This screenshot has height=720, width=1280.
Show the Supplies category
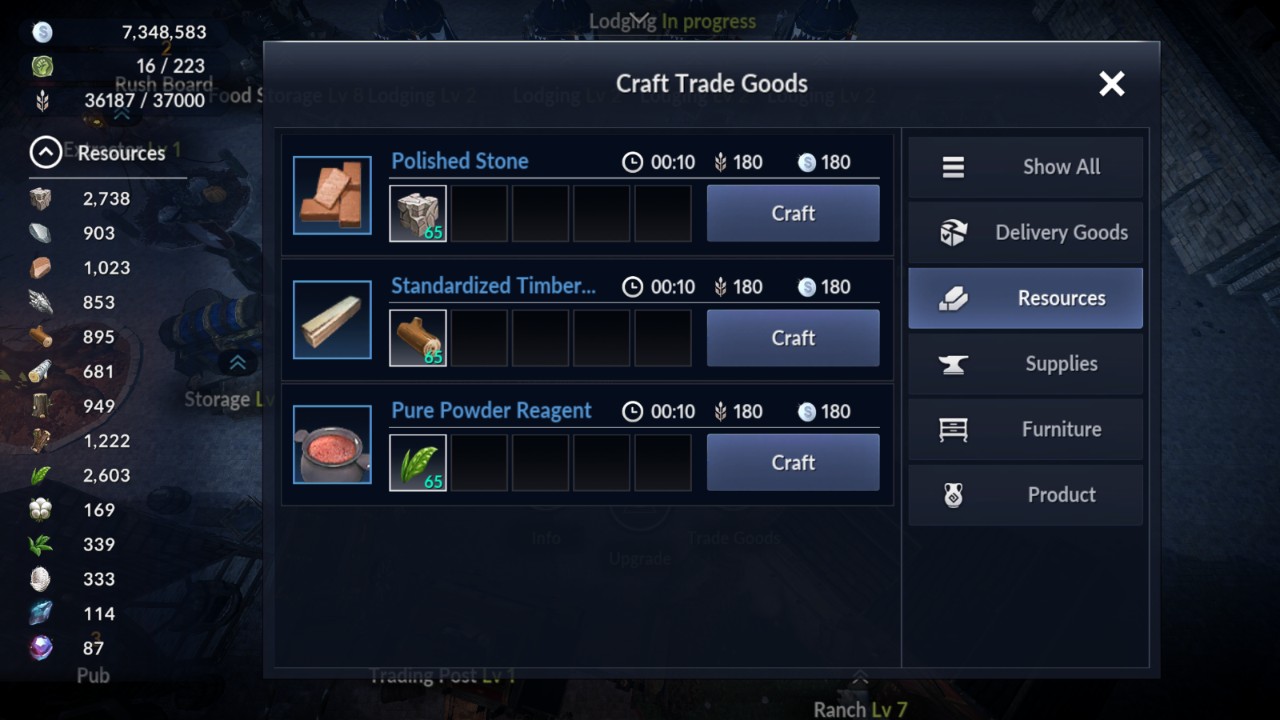pyautogui.click(x=1025, y=364)
